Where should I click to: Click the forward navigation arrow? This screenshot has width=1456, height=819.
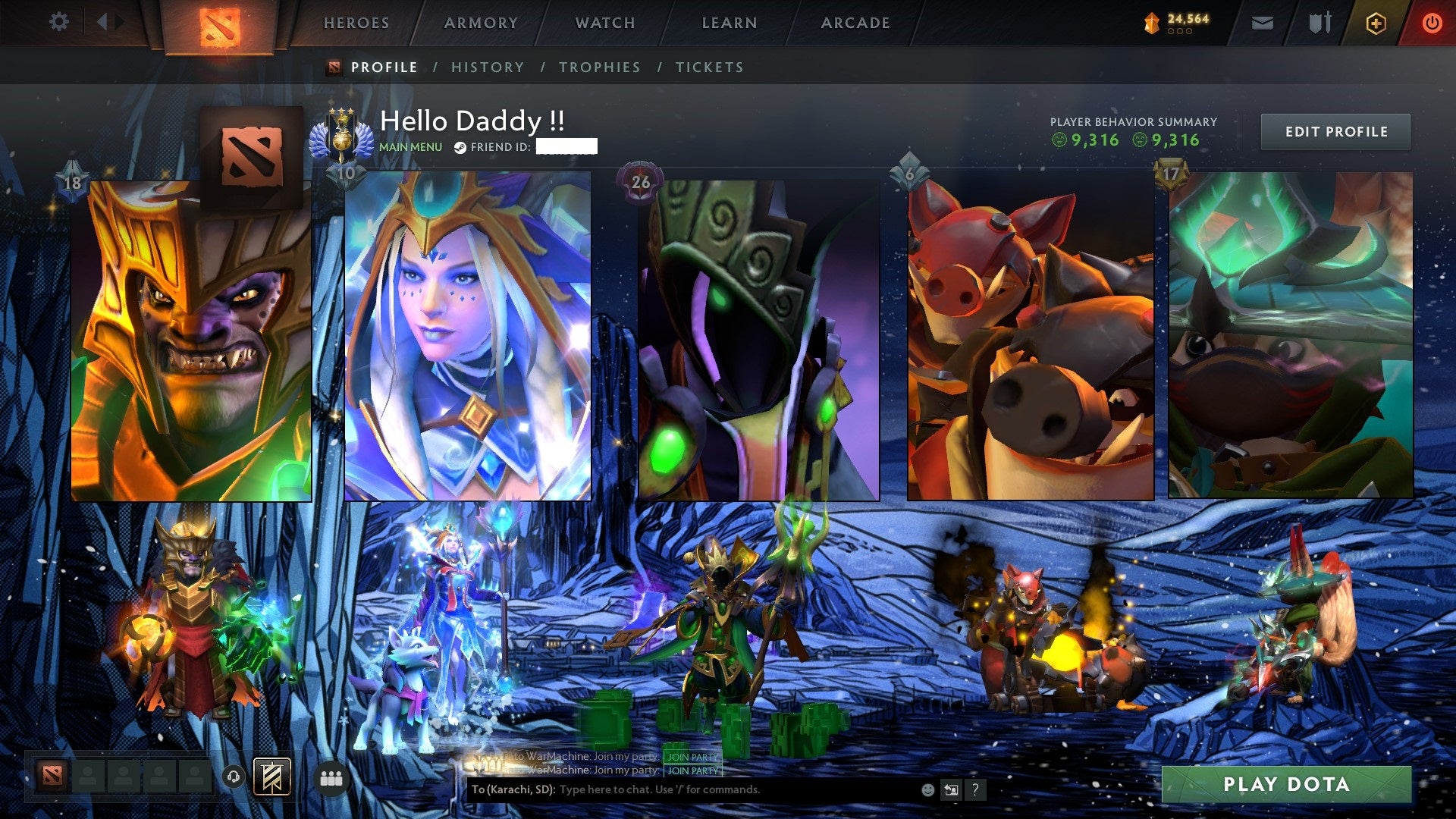118,22
